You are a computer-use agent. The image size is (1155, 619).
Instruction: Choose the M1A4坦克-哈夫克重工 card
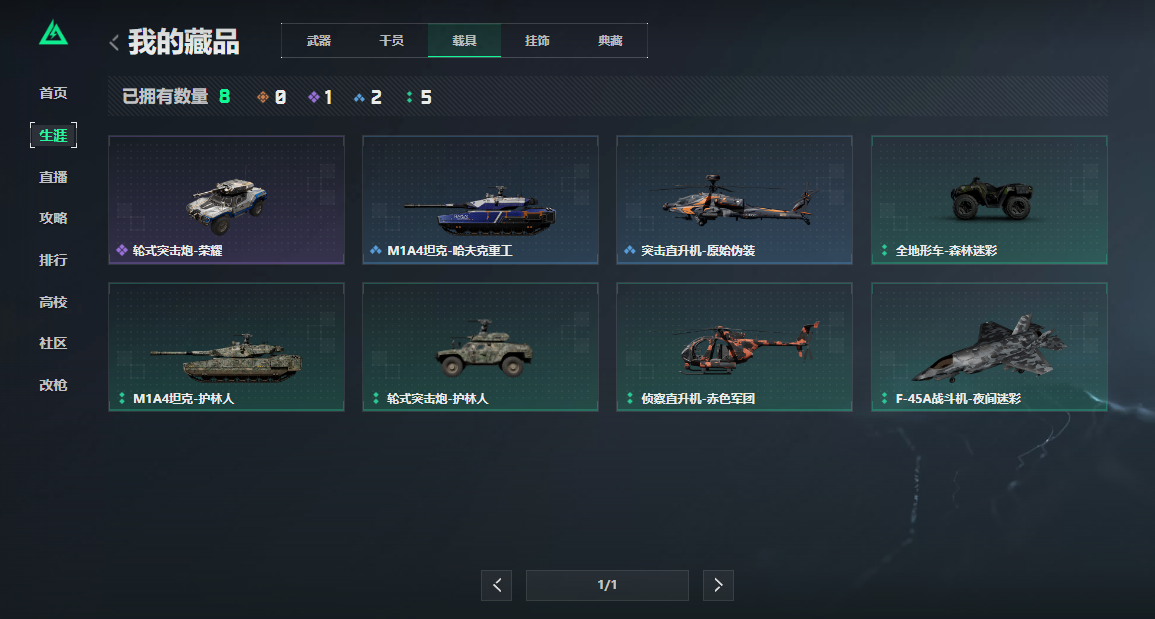click(480, 200)
